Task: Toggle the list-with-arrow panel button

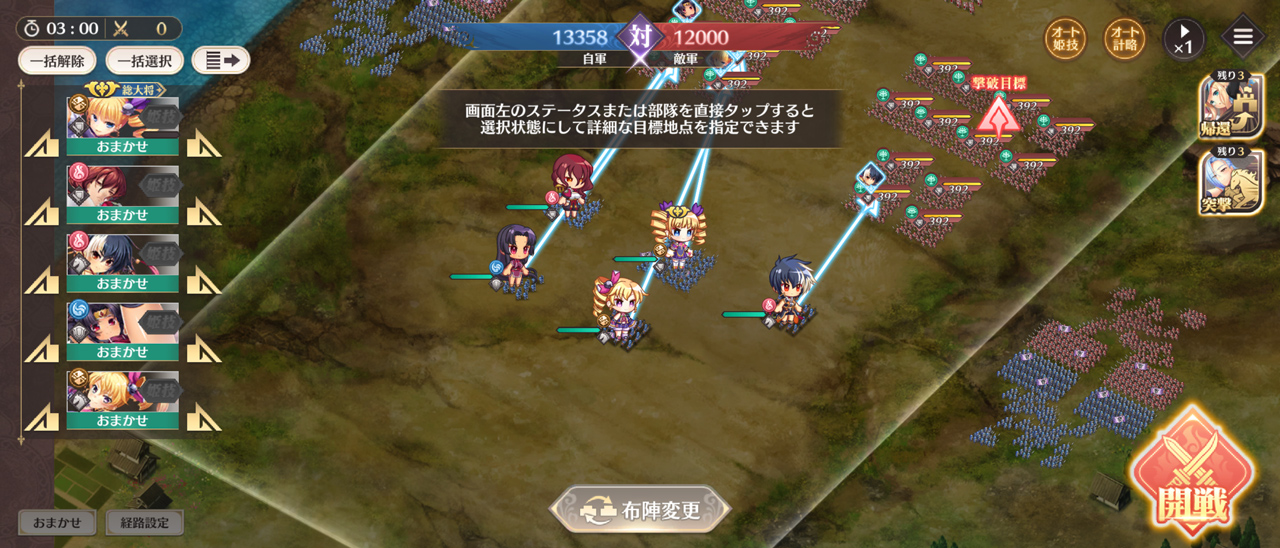Action: pyautogui.click(x=220, y=60)
